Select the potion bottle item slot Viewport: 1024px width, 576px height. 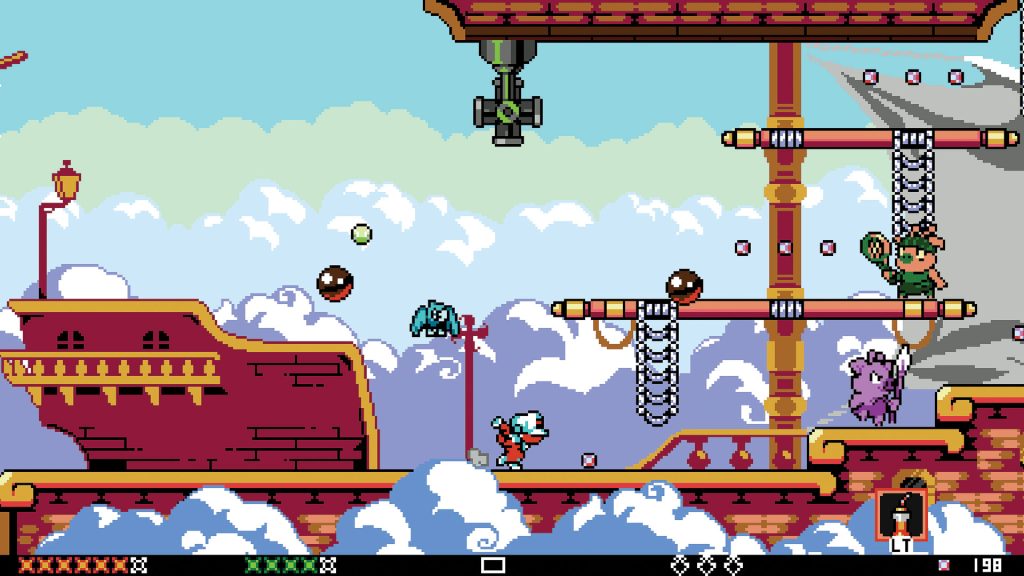(896, 515)
